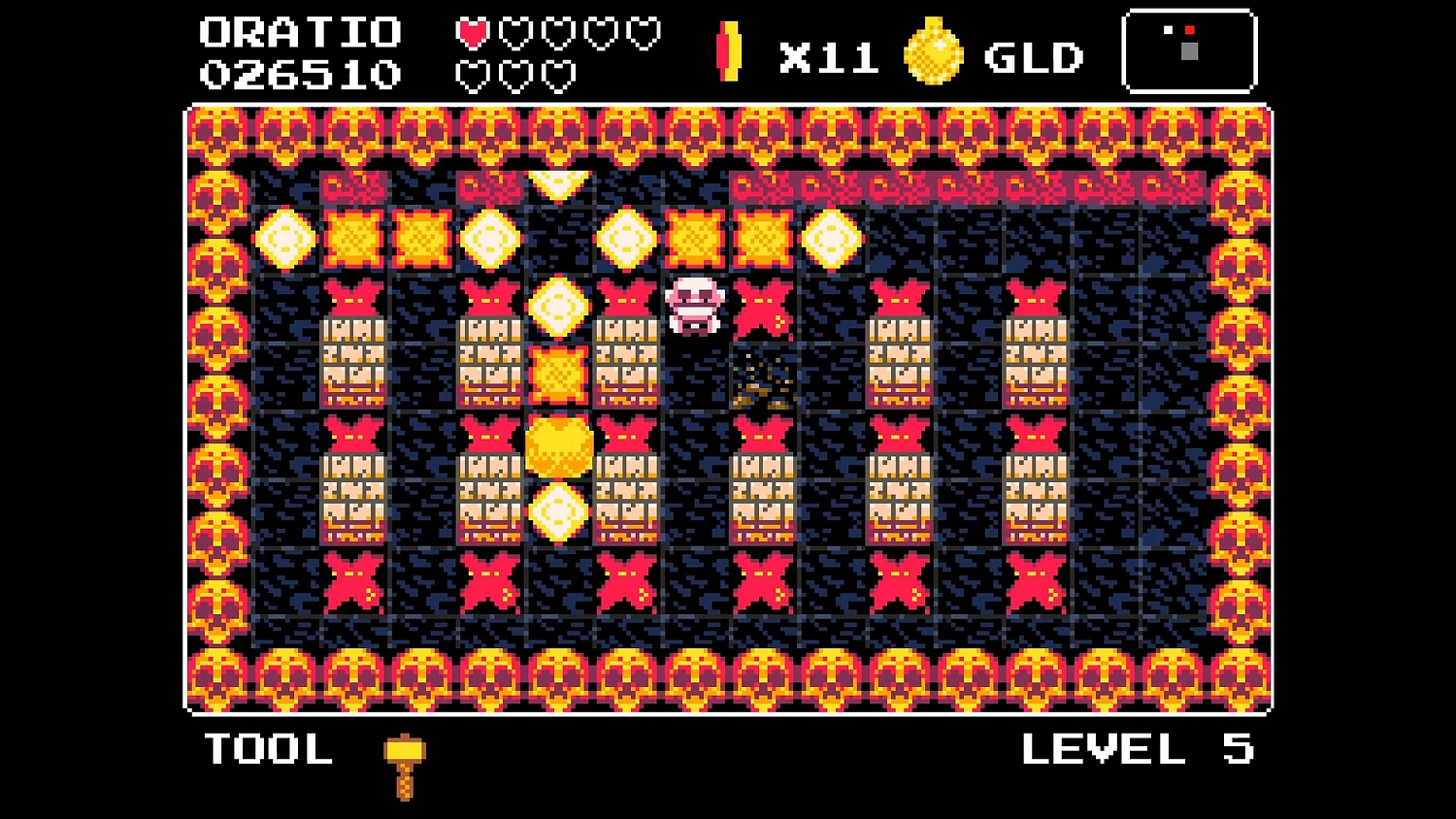The width and height of the screenshot is (1456, 819).
Task: Click the LEVEL 5 label
Action: (1139, 750)
